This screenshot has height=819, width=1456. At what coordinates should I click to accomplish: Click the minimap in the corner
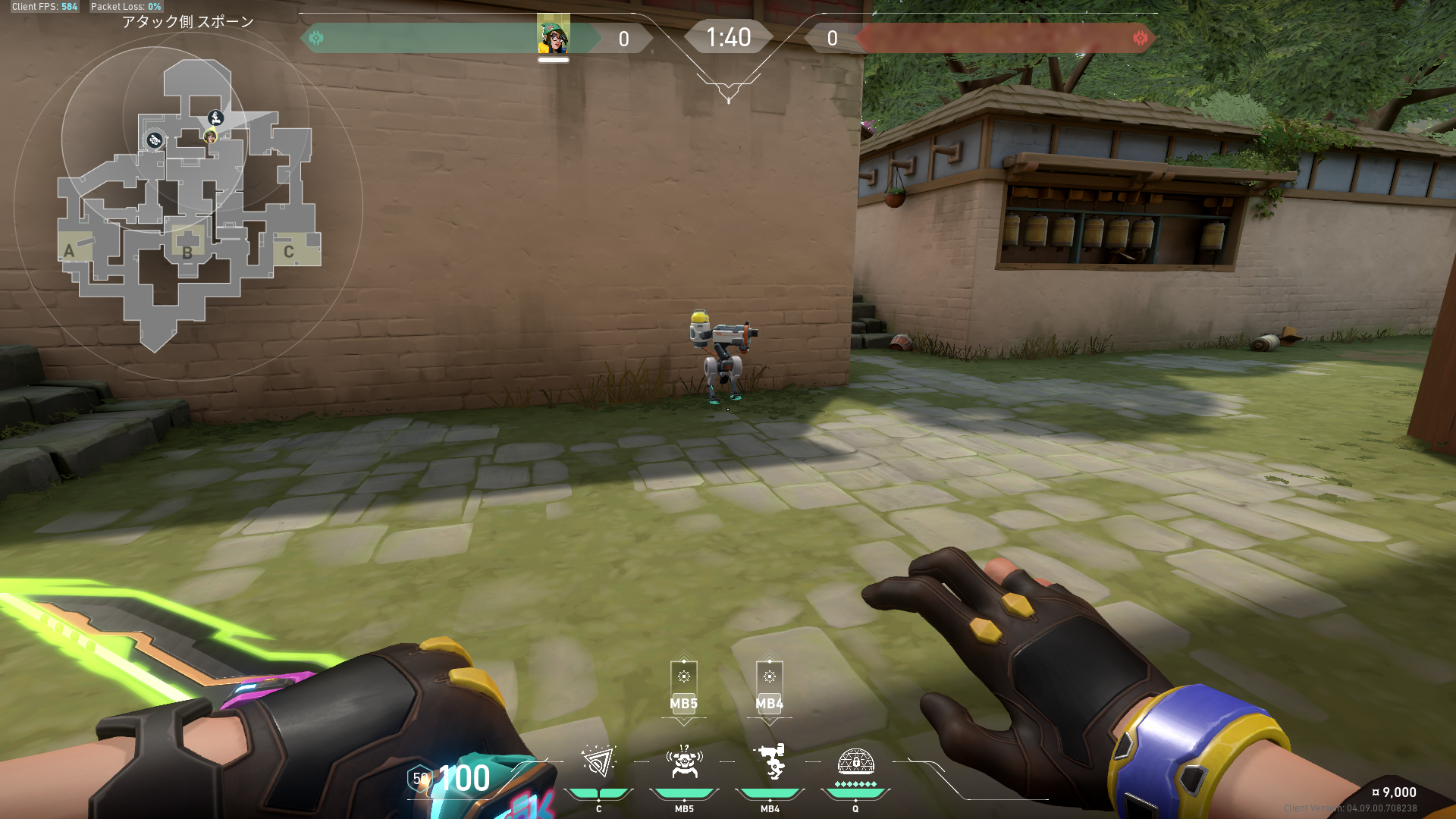coord(188,205)
